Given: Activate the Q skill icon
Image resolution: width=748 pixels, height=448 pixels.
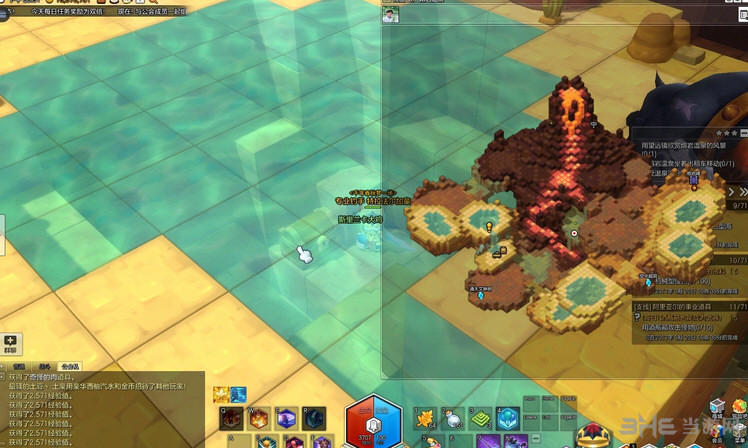Looking at the screenshot, I should [x=231, y=418].
